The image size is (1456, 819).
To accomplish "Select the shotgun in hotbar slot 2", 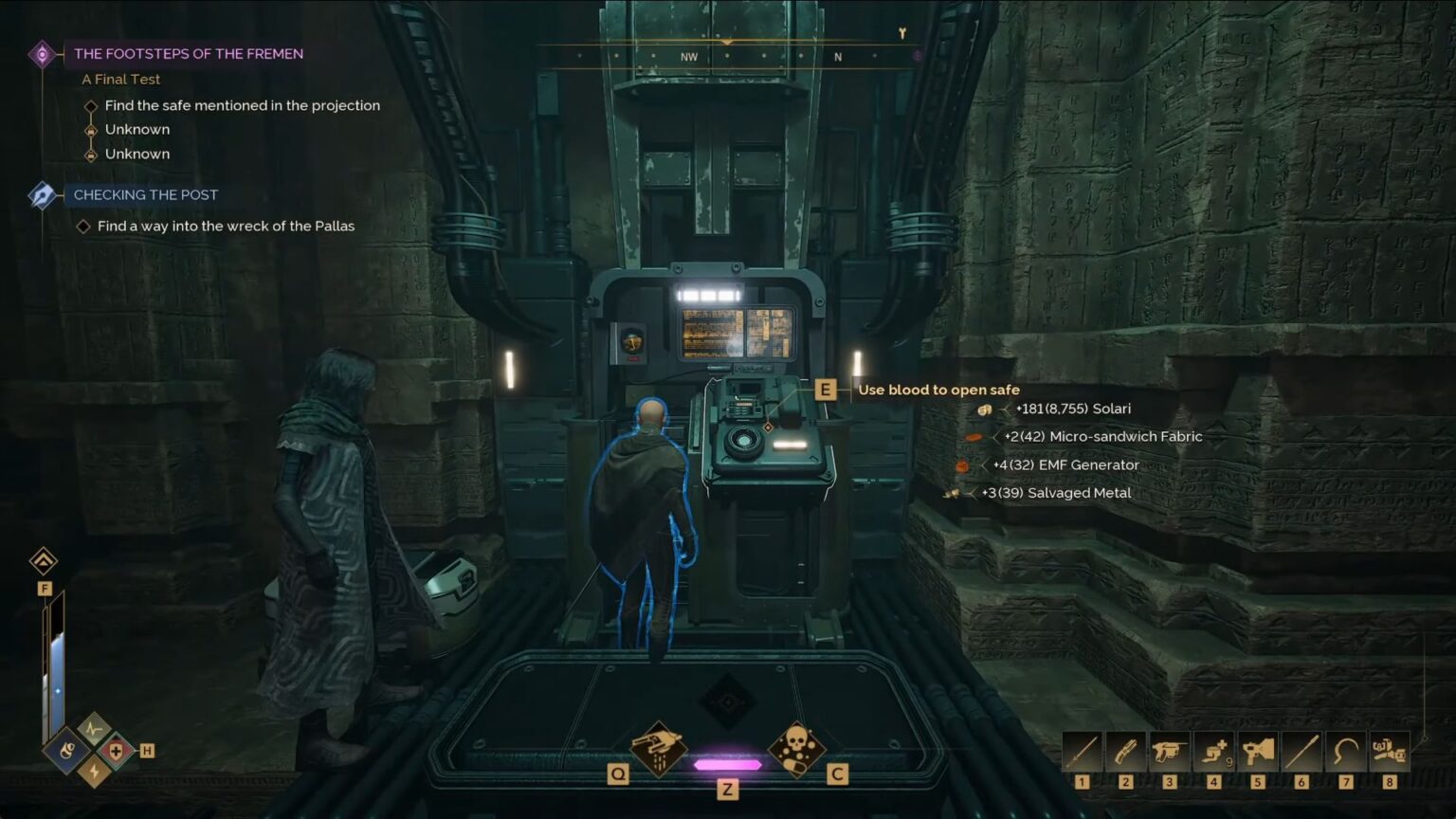I will click(1125, 752).
